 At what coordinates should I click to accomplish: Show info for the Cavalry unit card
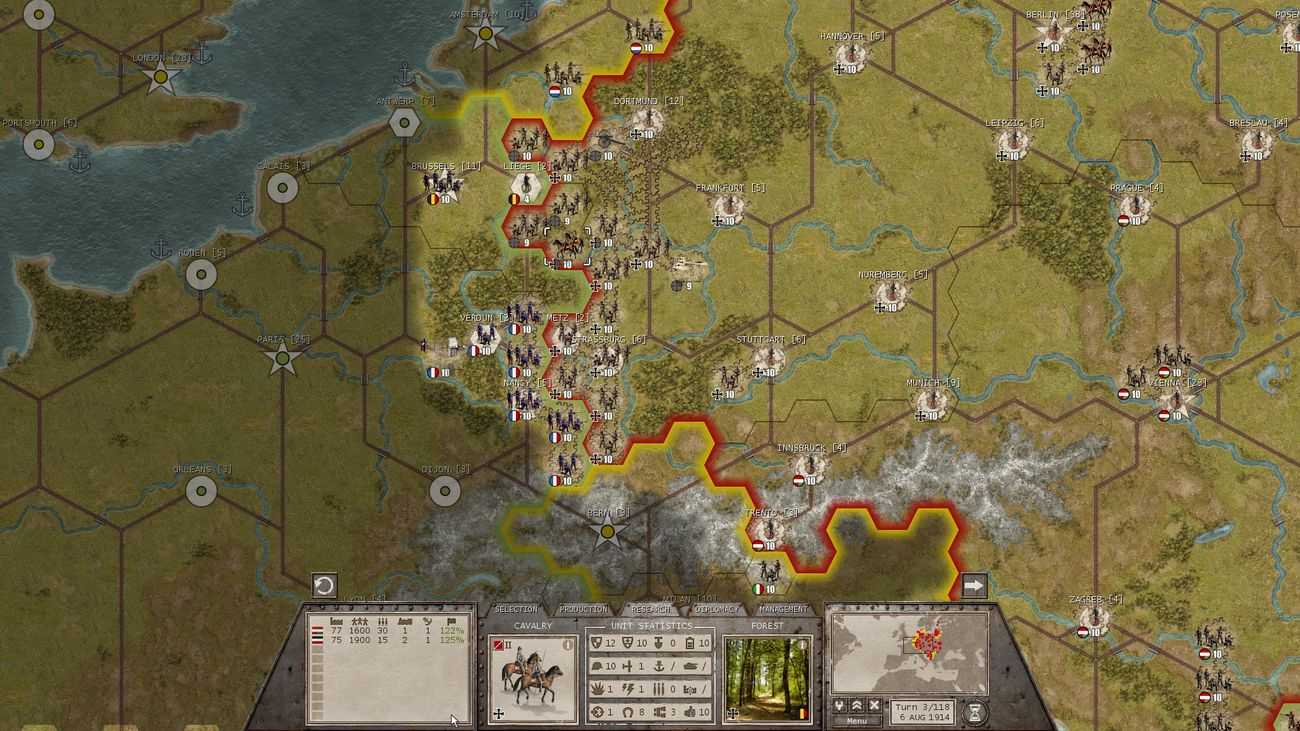click(x=568, y=645)
